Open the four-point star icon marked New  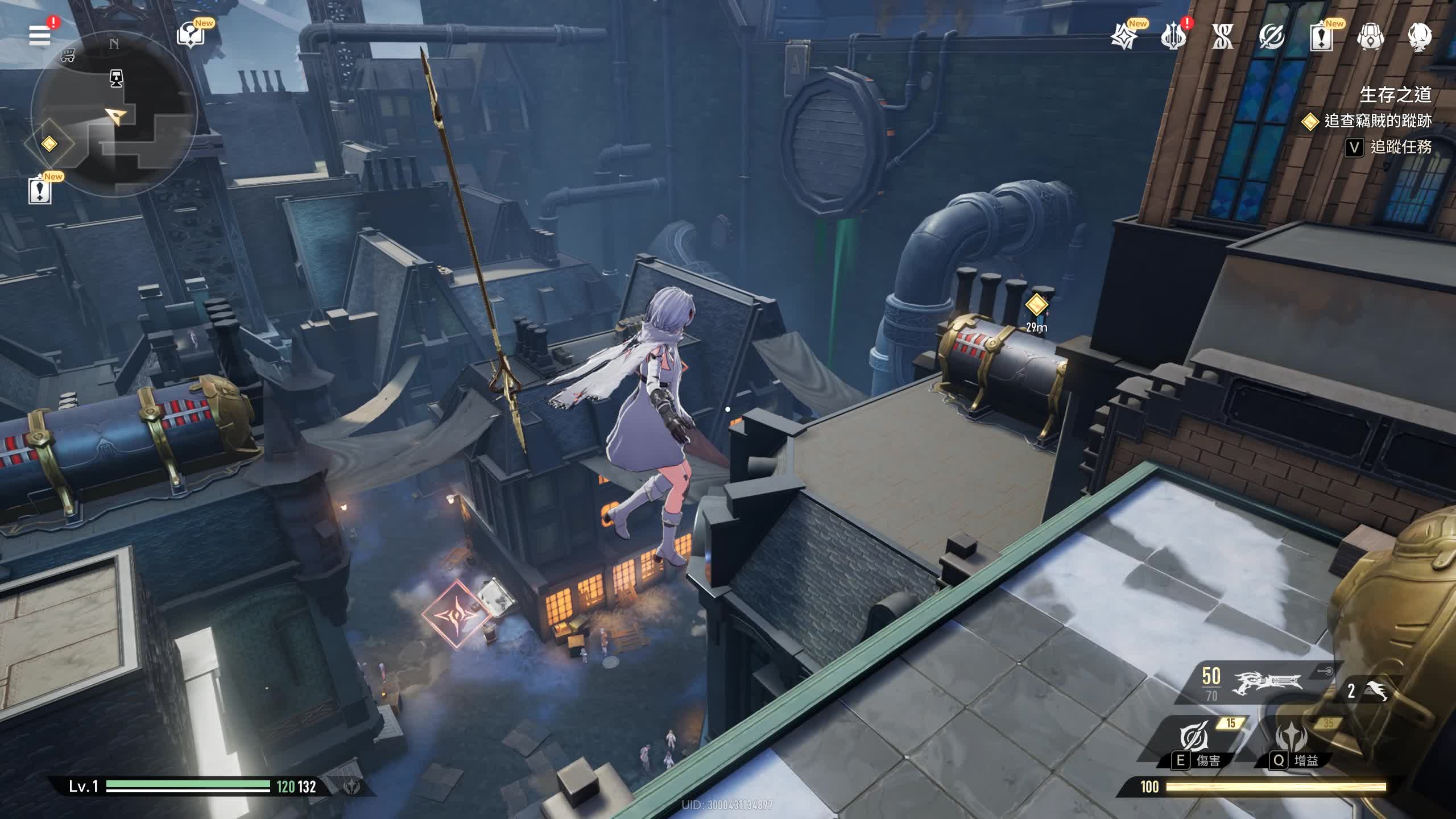pyautogui.click(x=1124, y=38)
